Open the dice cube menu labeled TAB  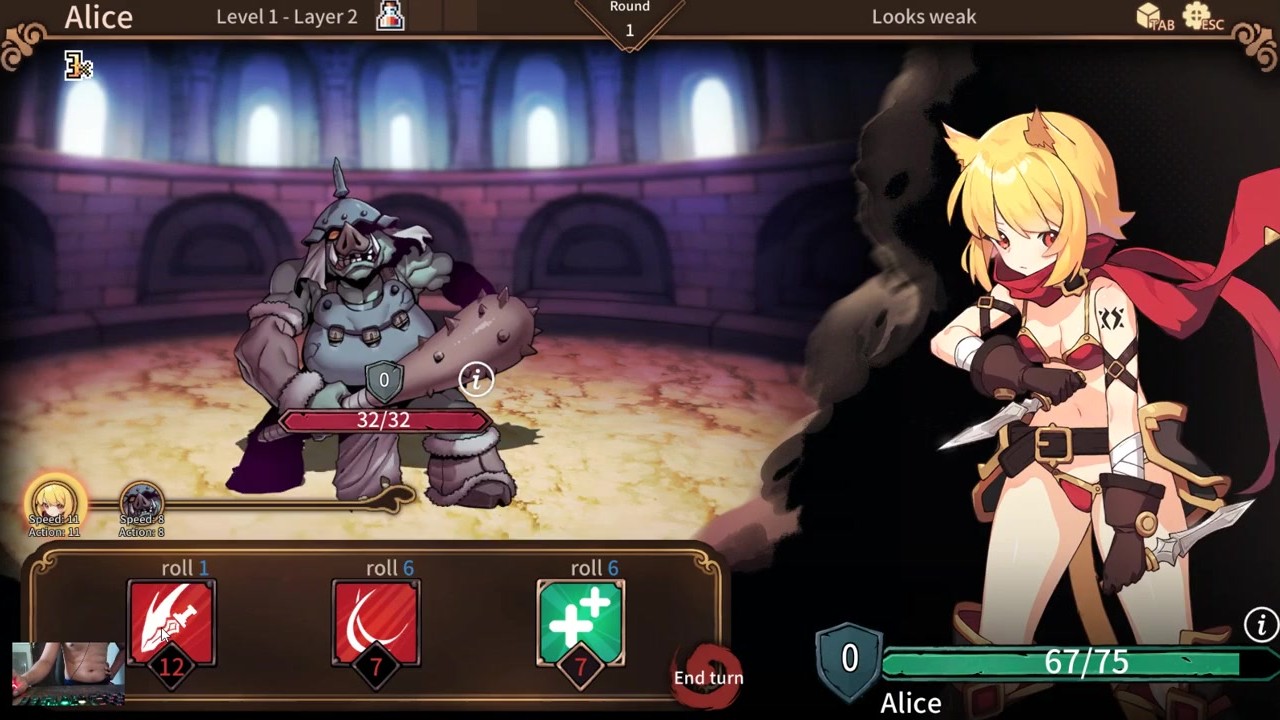pyautogui.click(x=1149, y=16)
